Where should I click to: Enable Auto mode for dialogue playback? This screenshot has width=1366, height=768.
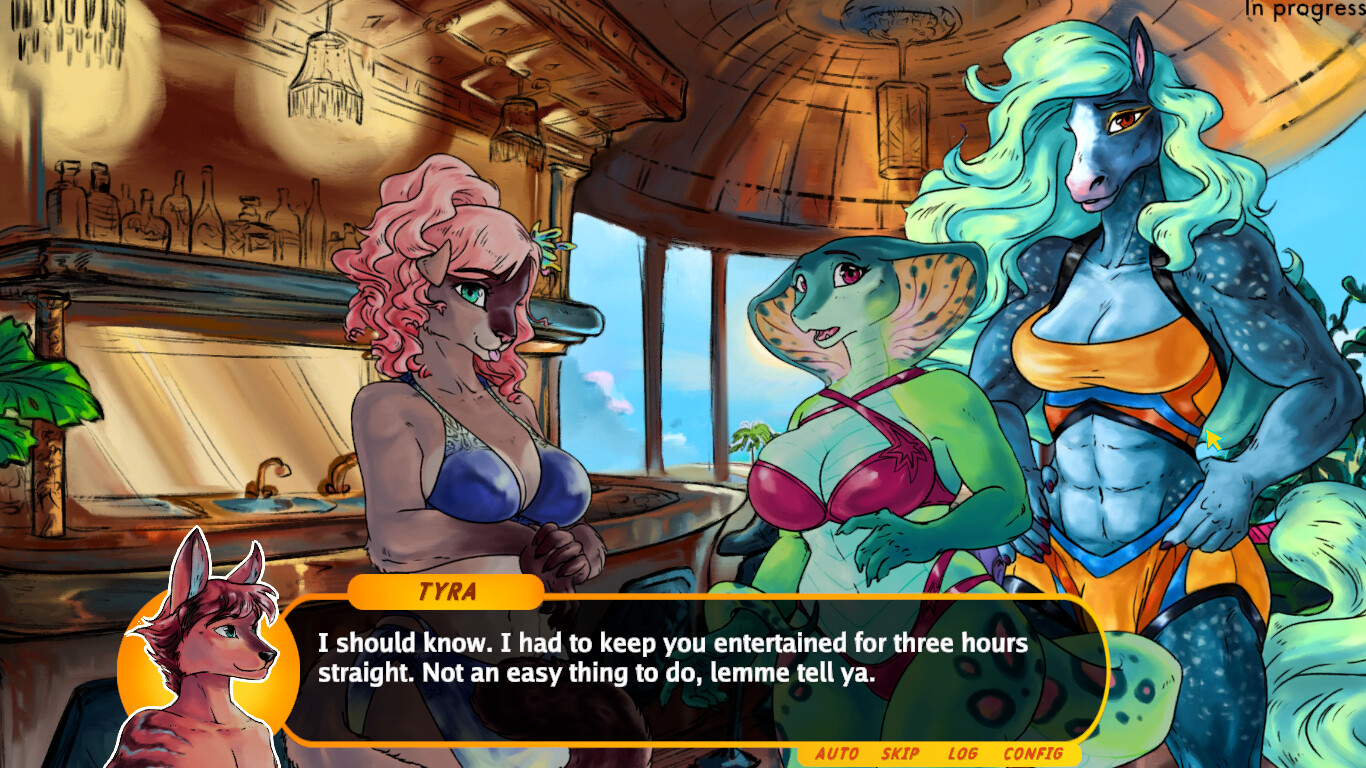tap(837, 755)
